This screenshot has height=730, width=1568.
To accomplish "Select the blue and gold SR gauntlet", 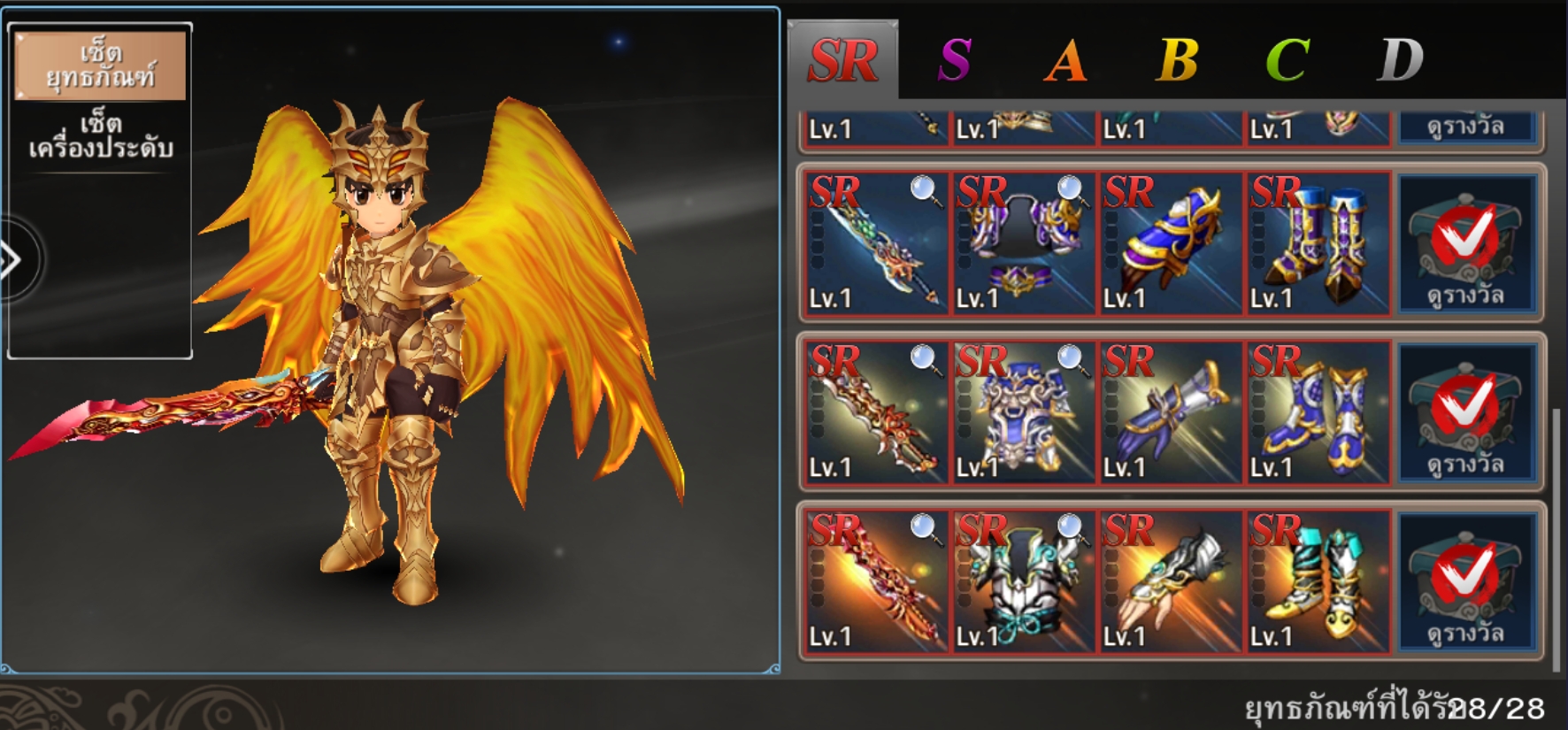I will pyautogui.click(x=1169, y=243).
